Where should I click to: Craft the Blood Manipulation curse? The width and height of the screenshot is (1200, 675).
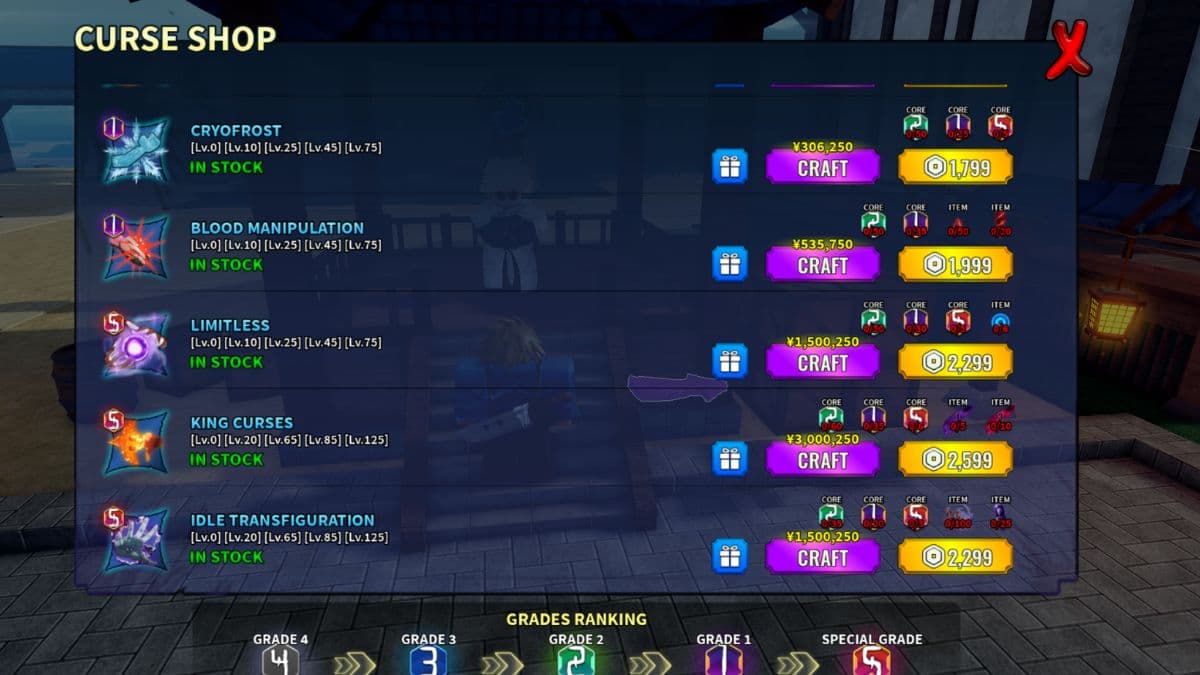(822, 265)
